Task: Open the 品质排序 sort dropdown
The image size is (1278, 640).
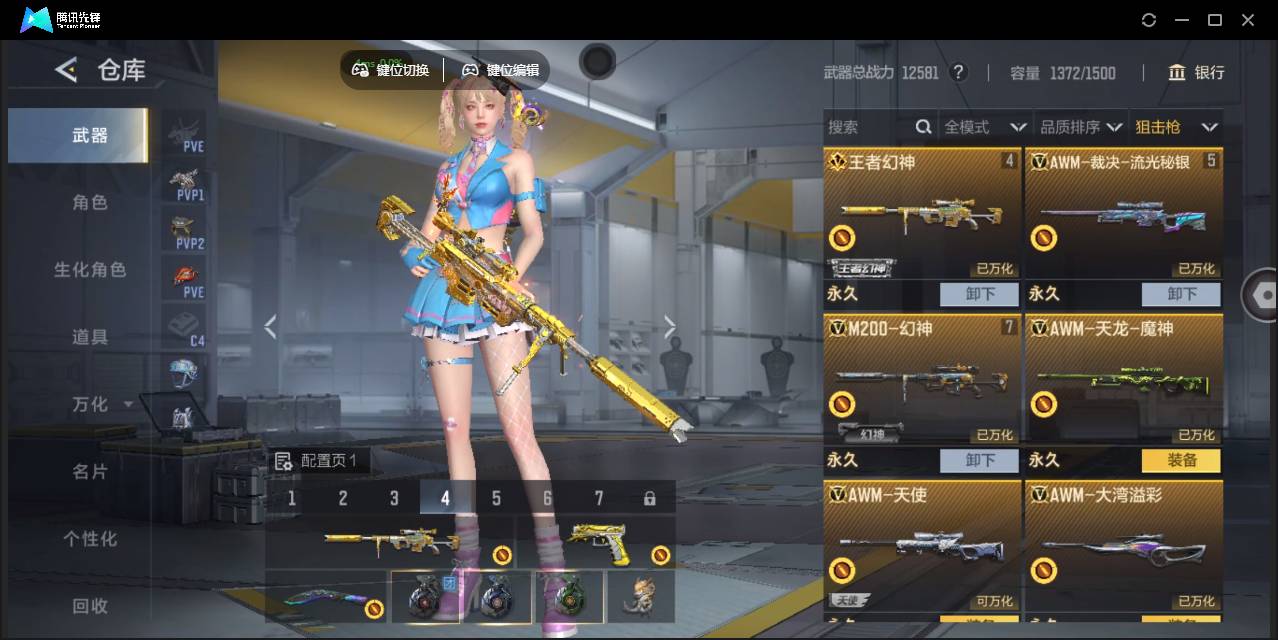Action: click(1080, 127)
